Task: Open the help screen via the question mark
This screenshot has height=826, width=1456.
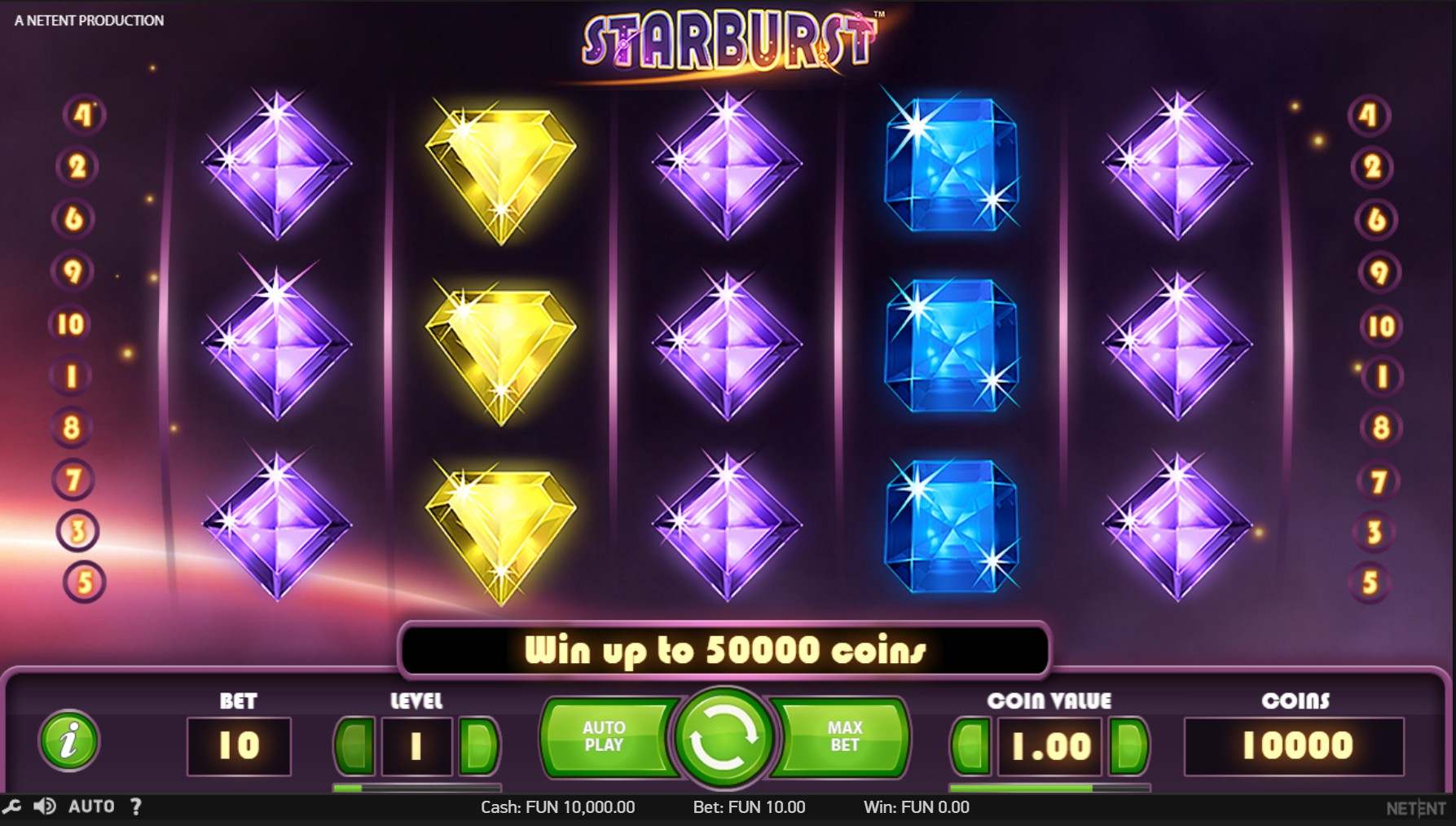Action: coord(134,806)
